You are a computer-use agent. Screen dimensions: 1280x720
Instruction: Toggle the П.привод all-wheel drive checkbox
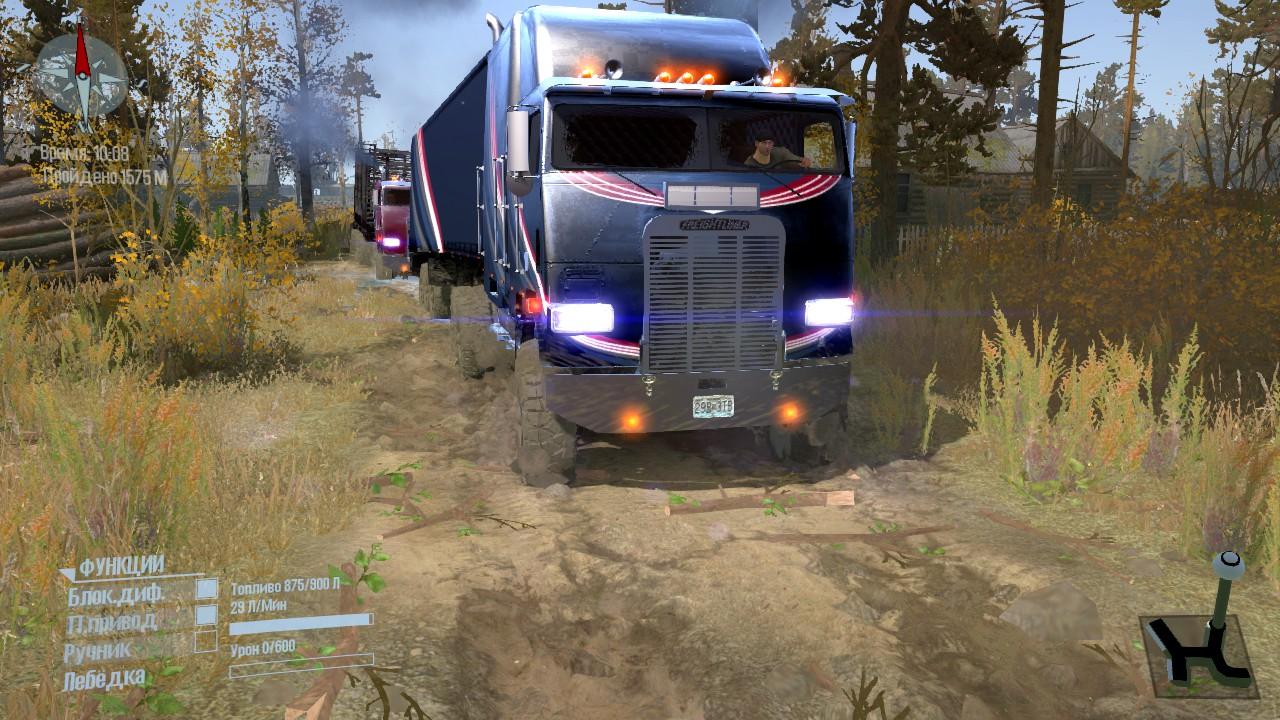click(206, 615)
